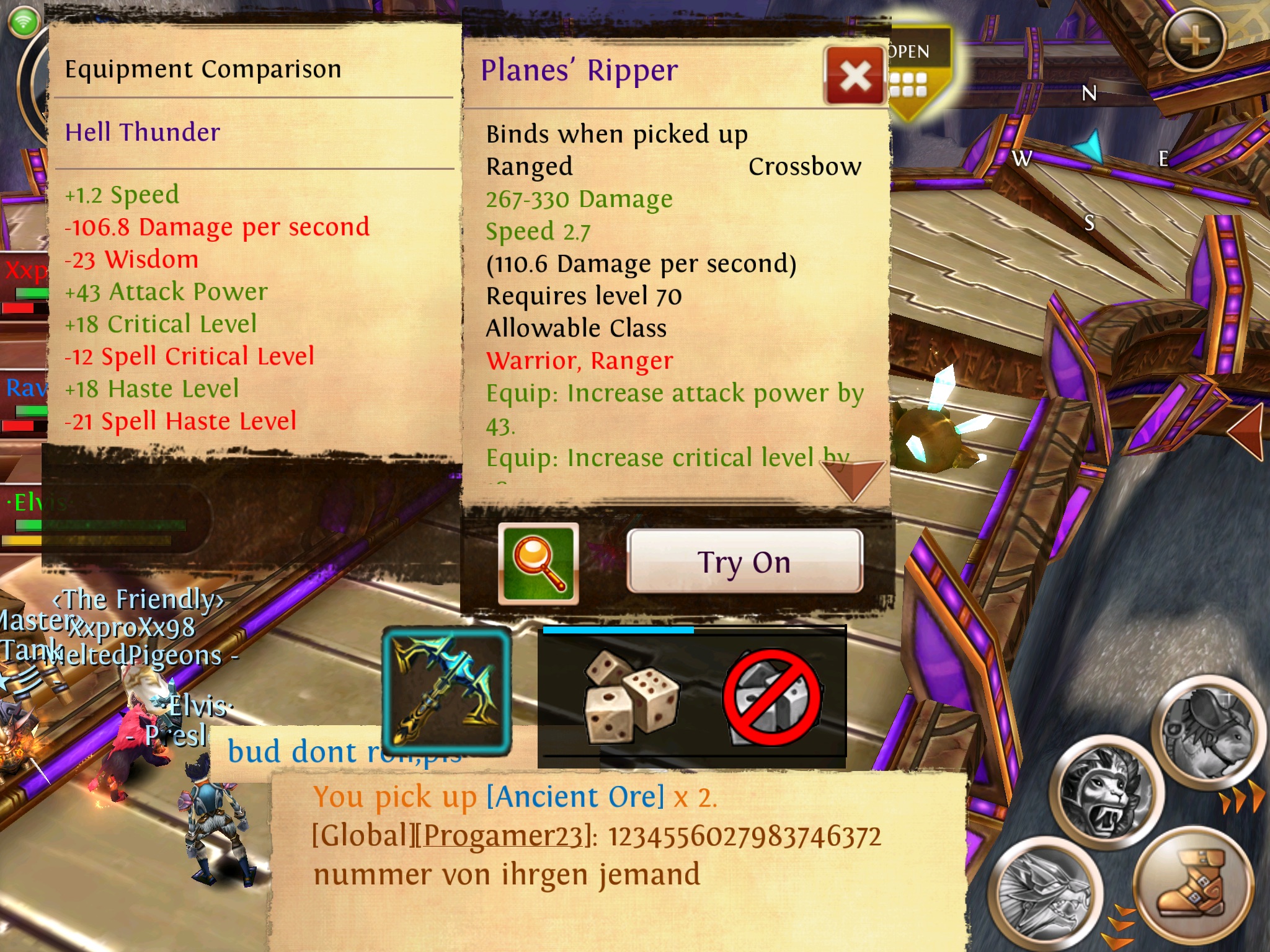Expand item description with the down arrow
The height and width of the screenshot is (952, 1270).
point(853,478)
